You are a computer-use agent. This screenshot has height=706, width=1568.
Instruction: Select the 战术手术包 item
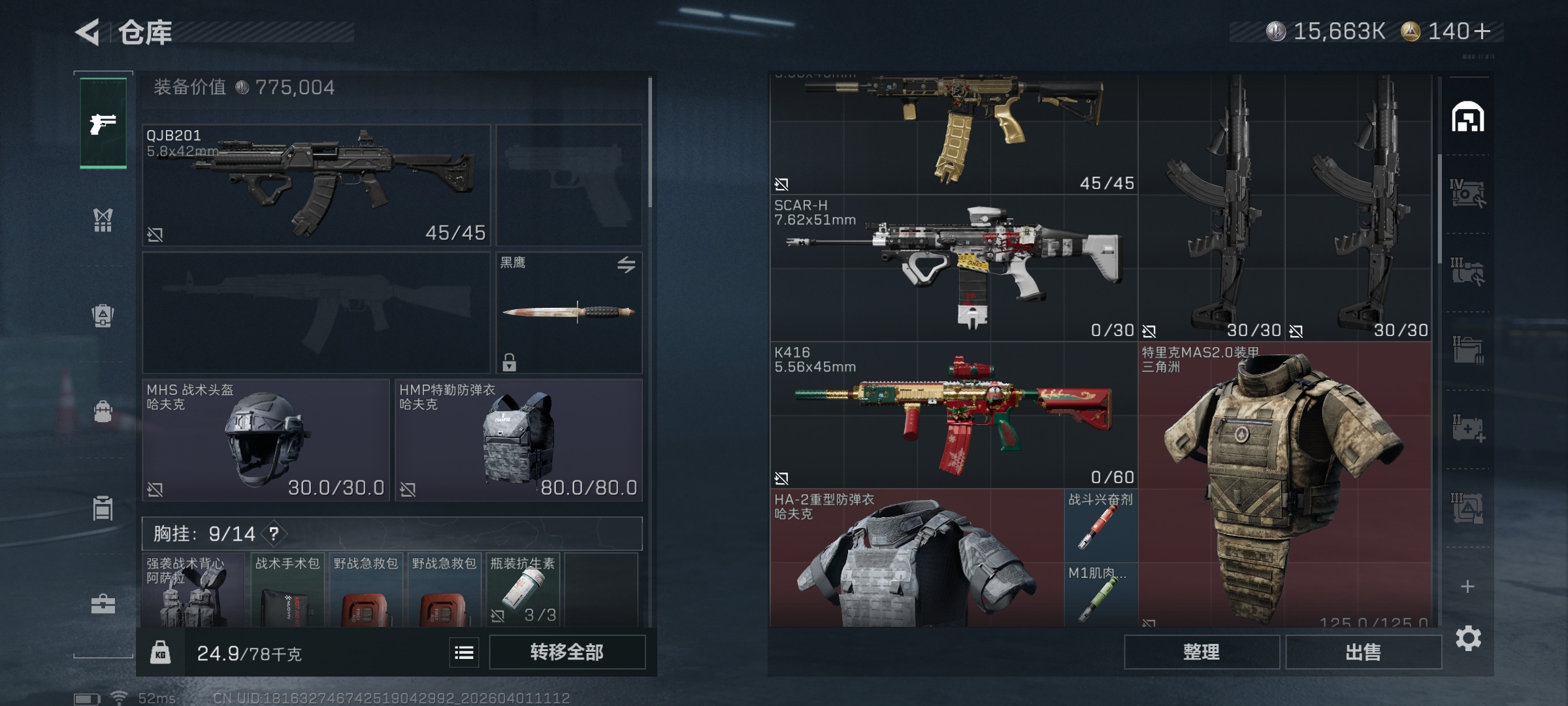pyautogui.click(x=287, y=590)
